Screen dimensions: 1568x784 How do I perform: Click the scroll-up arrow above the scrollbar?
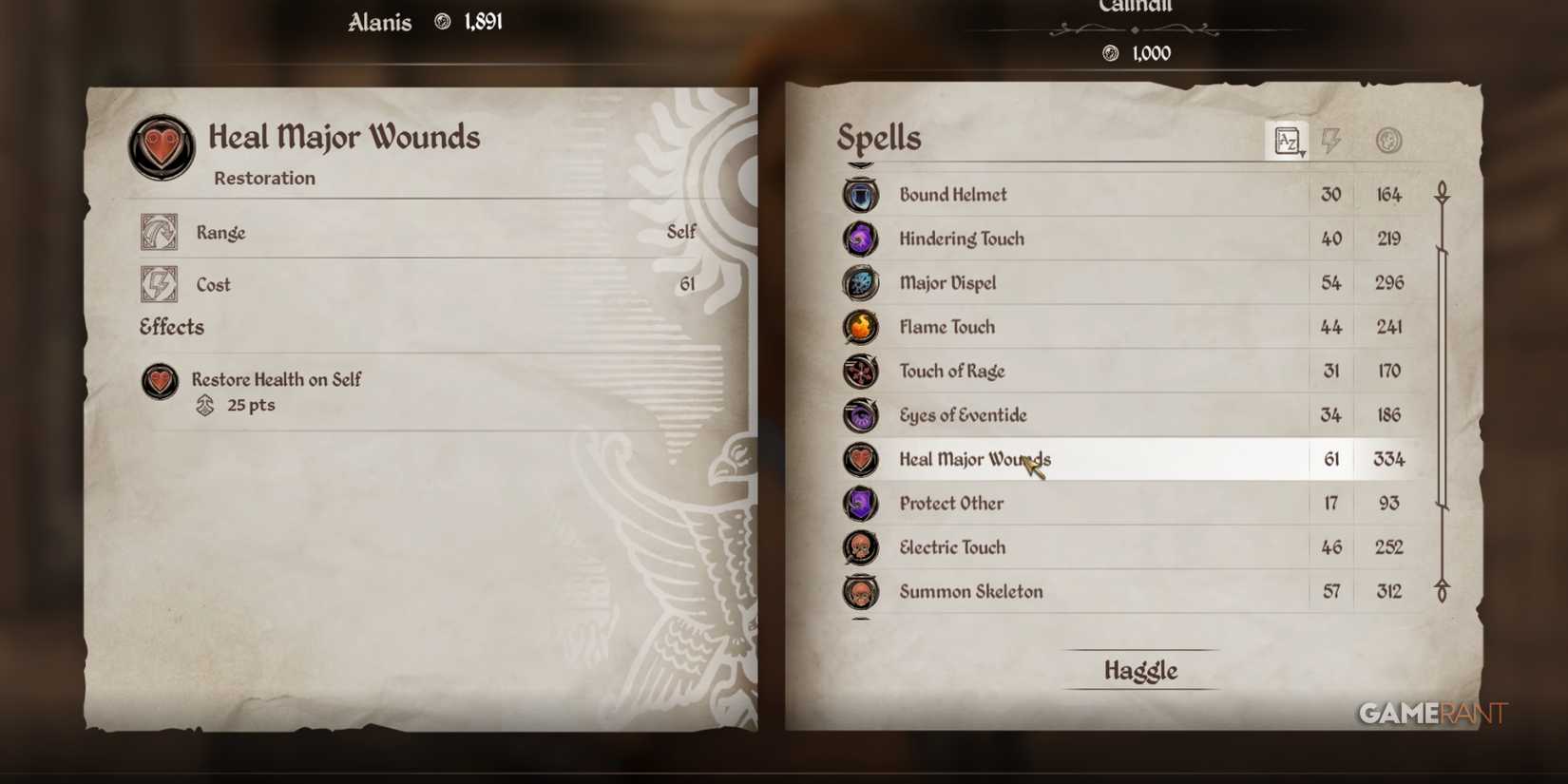pyautogui.click(x=1443, y=192)
